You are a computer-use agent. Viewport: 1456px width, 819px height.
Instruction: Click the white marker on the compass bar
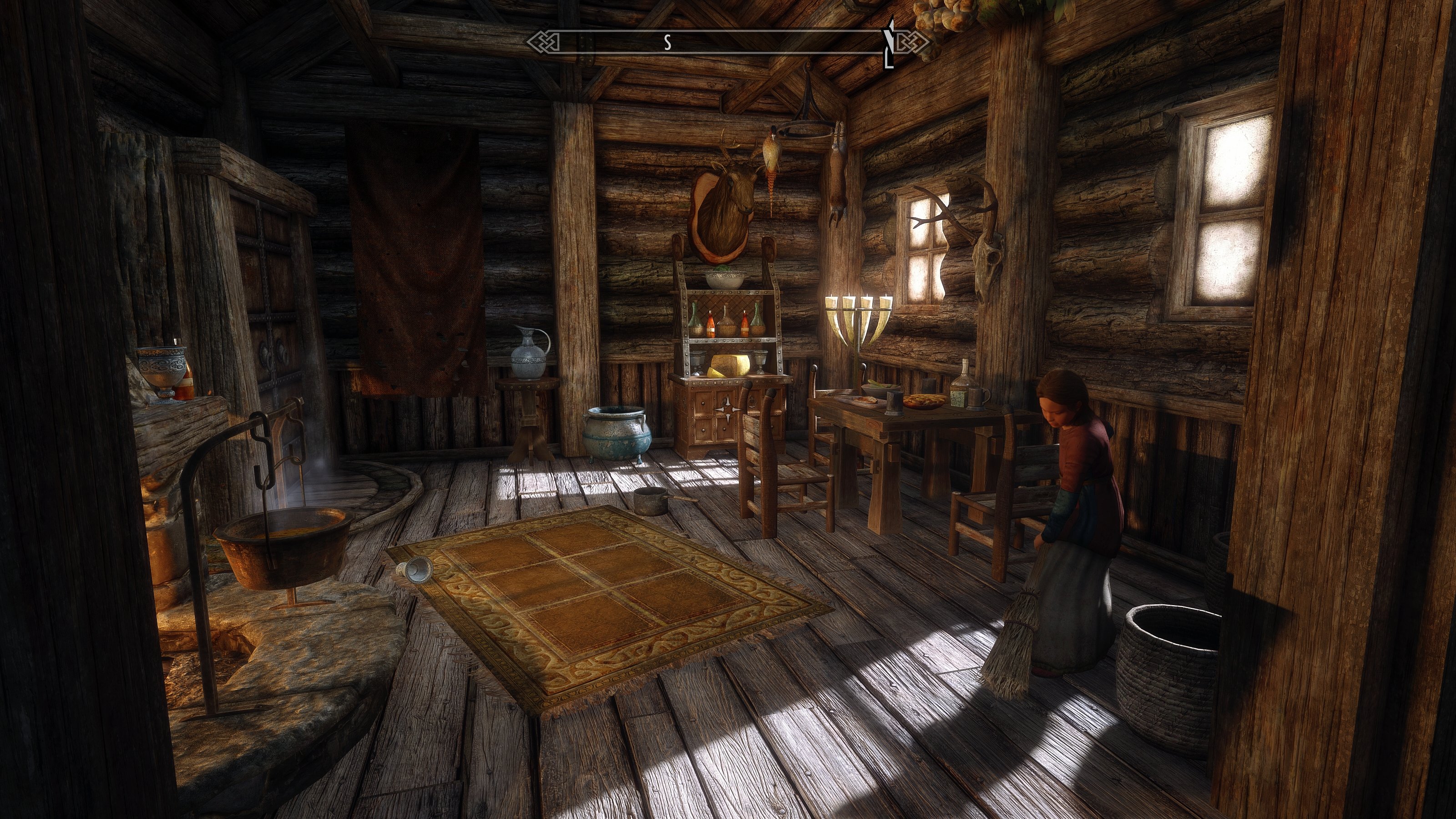pos(889,42)
